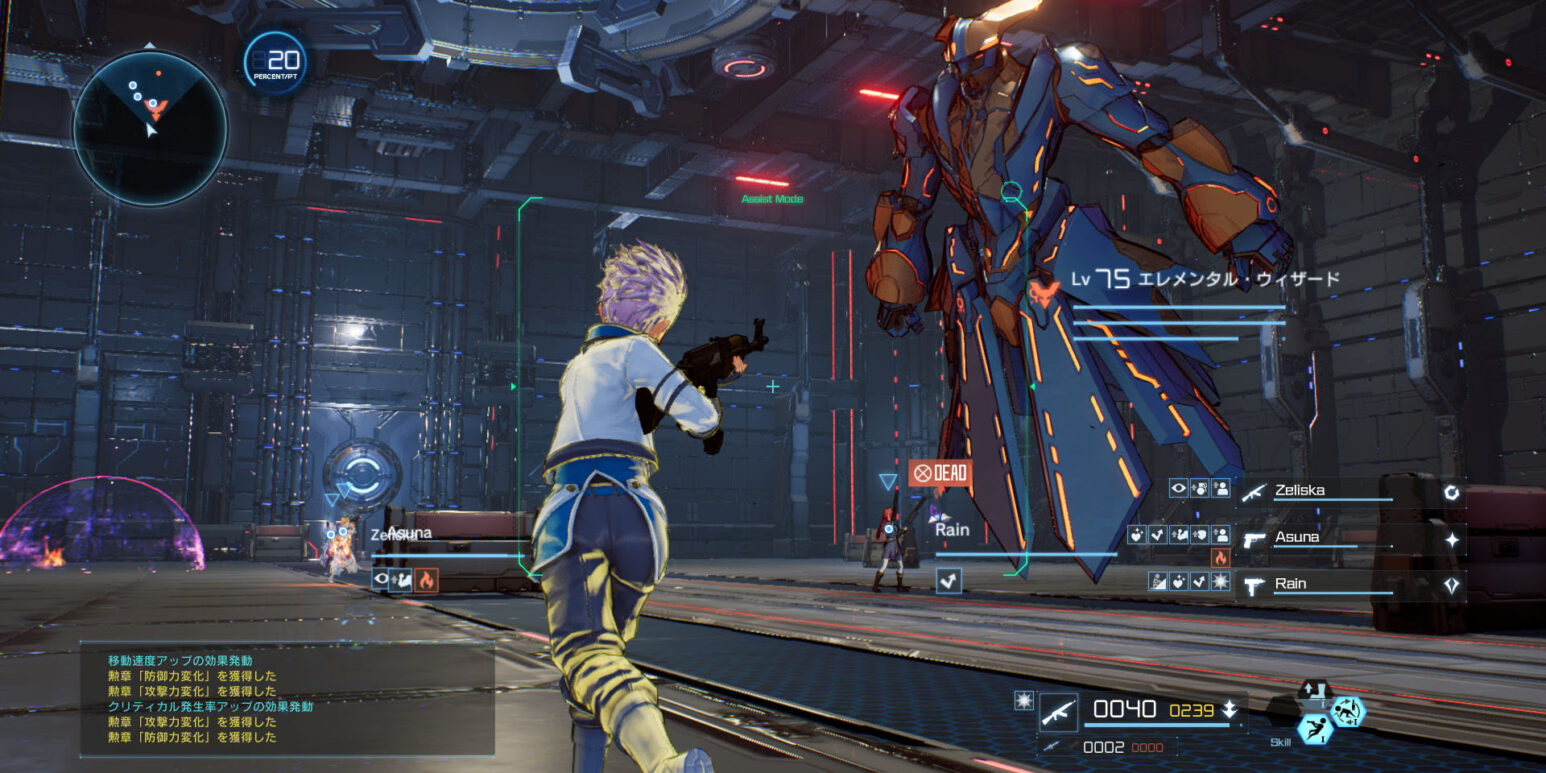Select Zeliska in the party list
1546x773 pixels.
point(1300,491)
